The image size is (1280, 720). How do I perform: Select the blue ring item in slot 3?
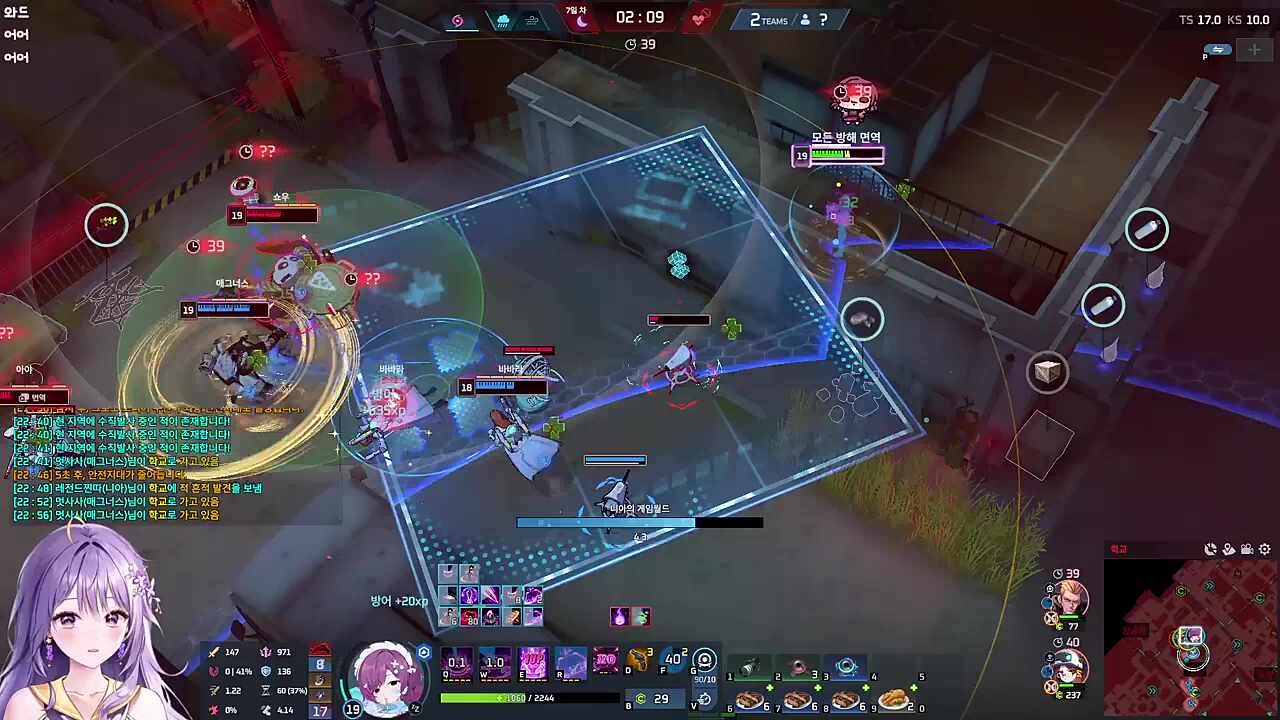846,667
